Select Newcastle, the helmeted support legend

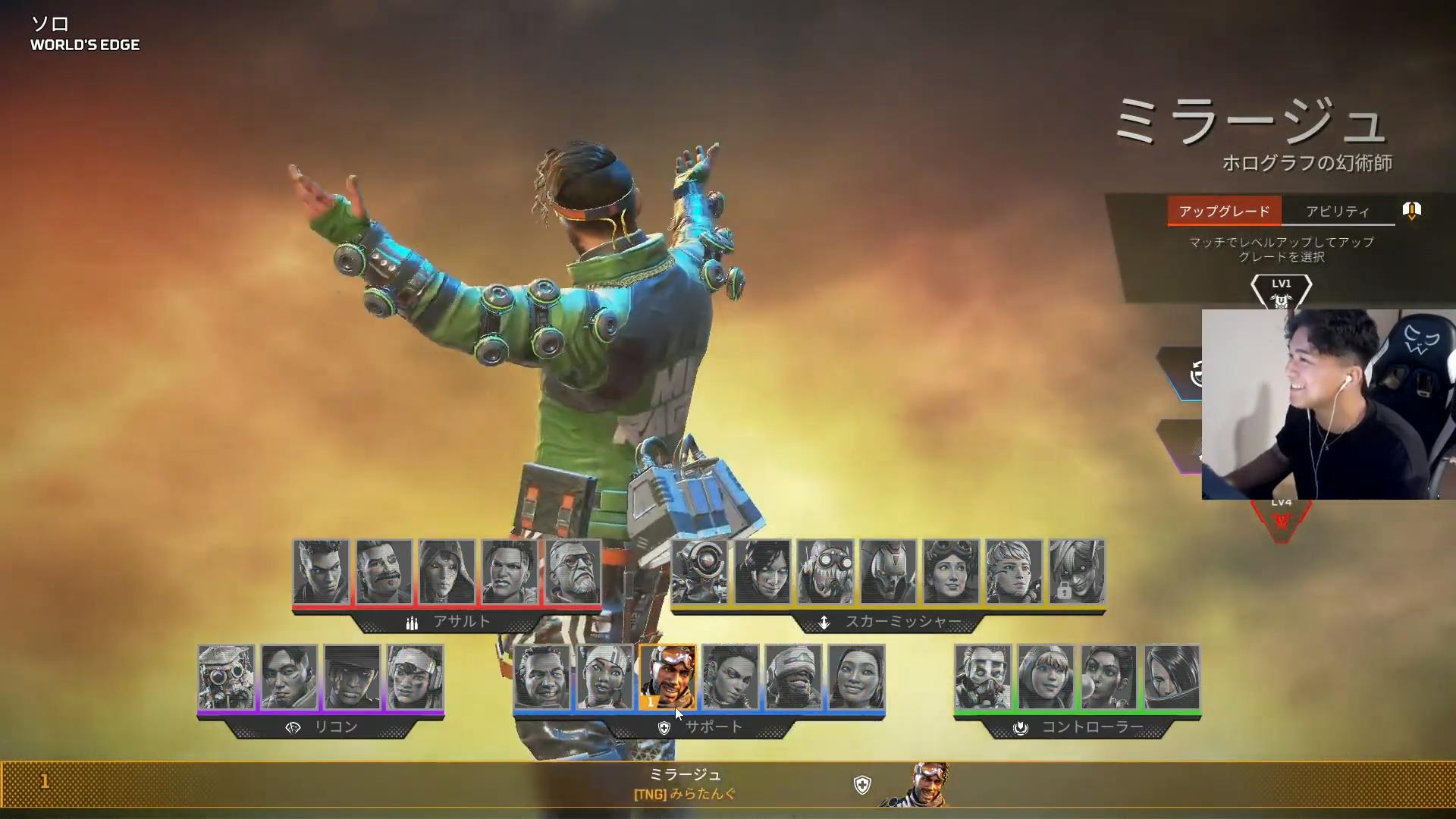(793, 677)
